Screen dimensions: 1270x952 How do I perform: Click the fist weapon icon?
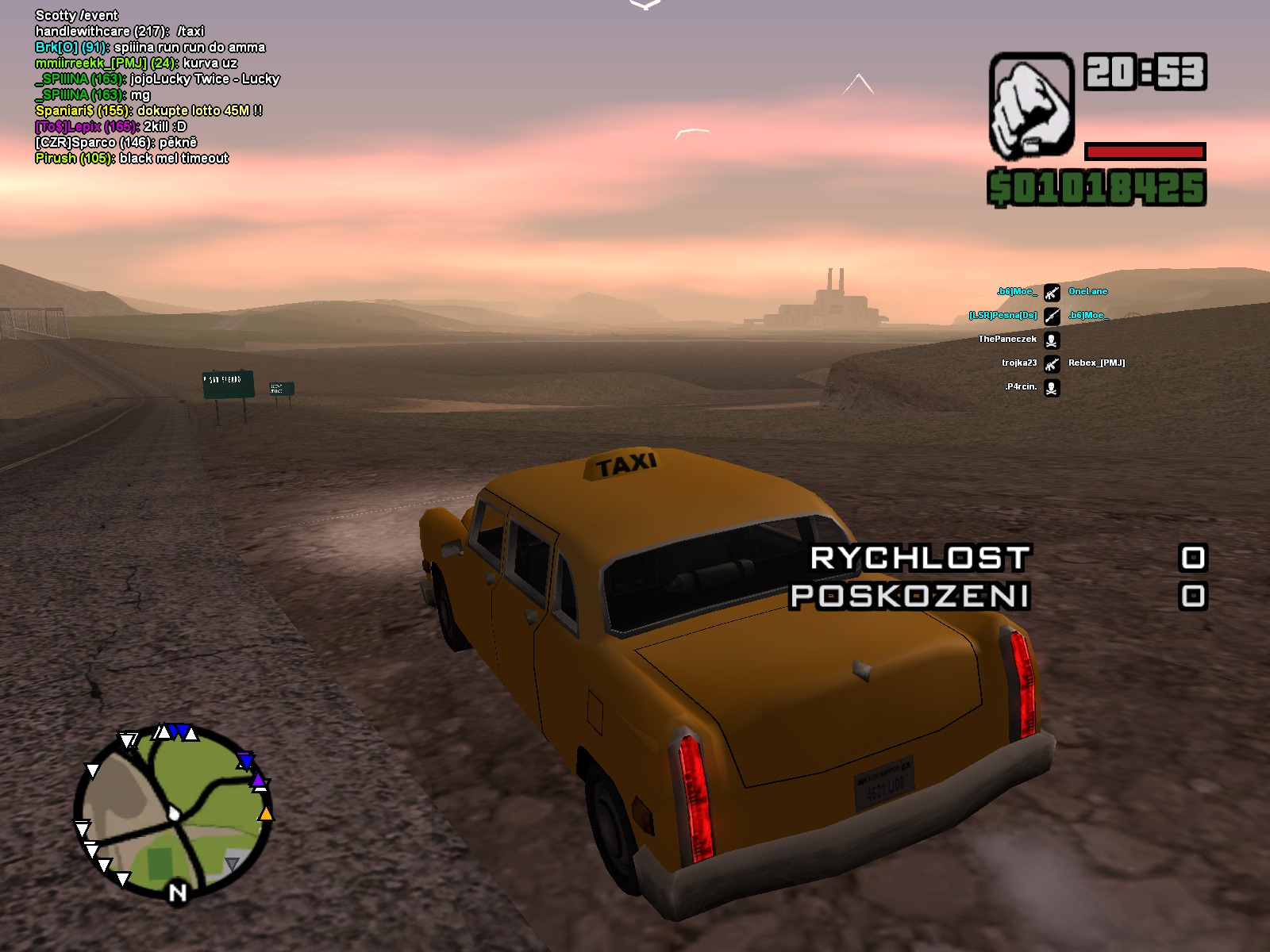pos(1031,106)
